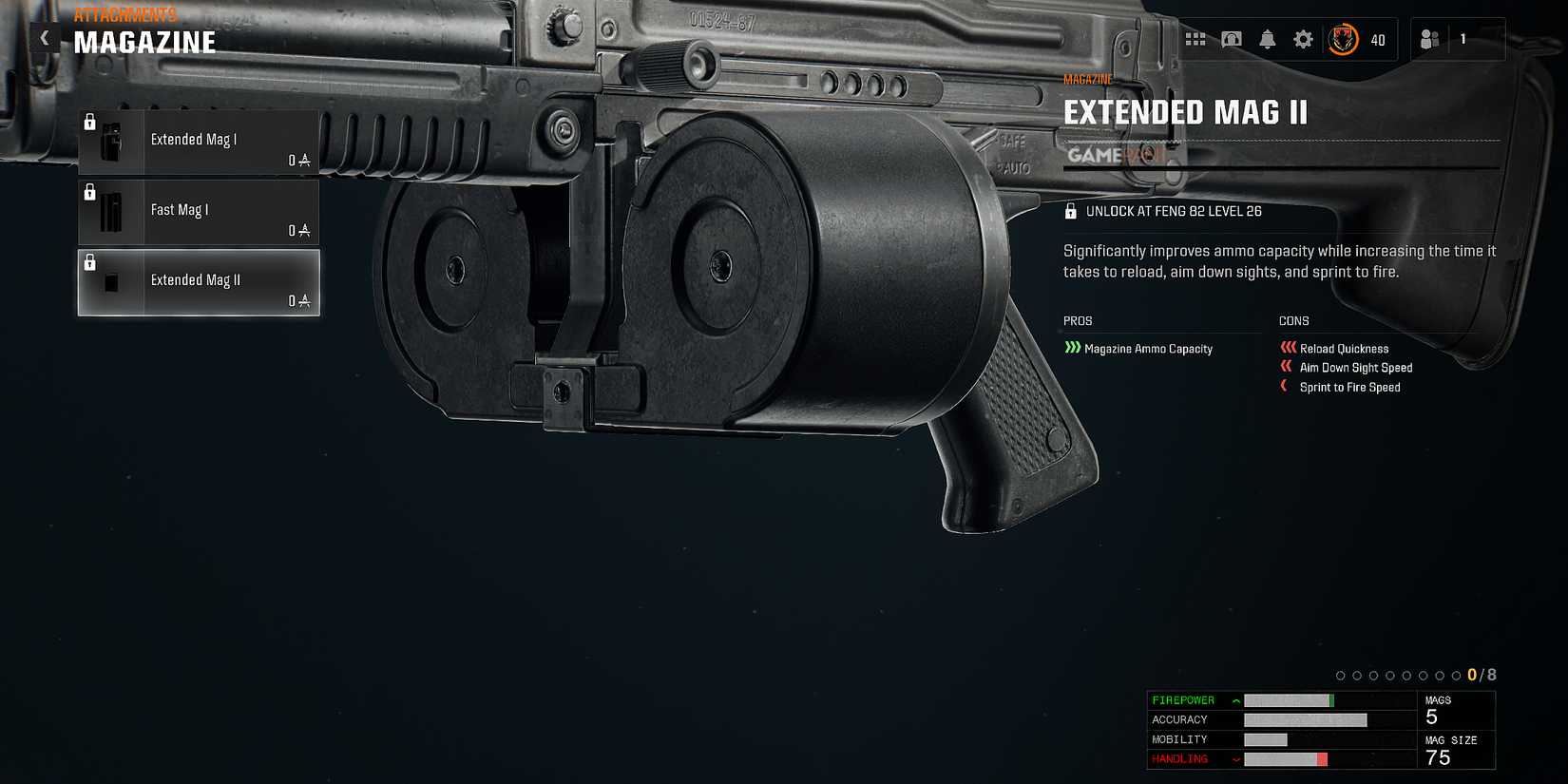Open the settings gear icon
Screen dimensions: 1568x784
[1302, 39]
